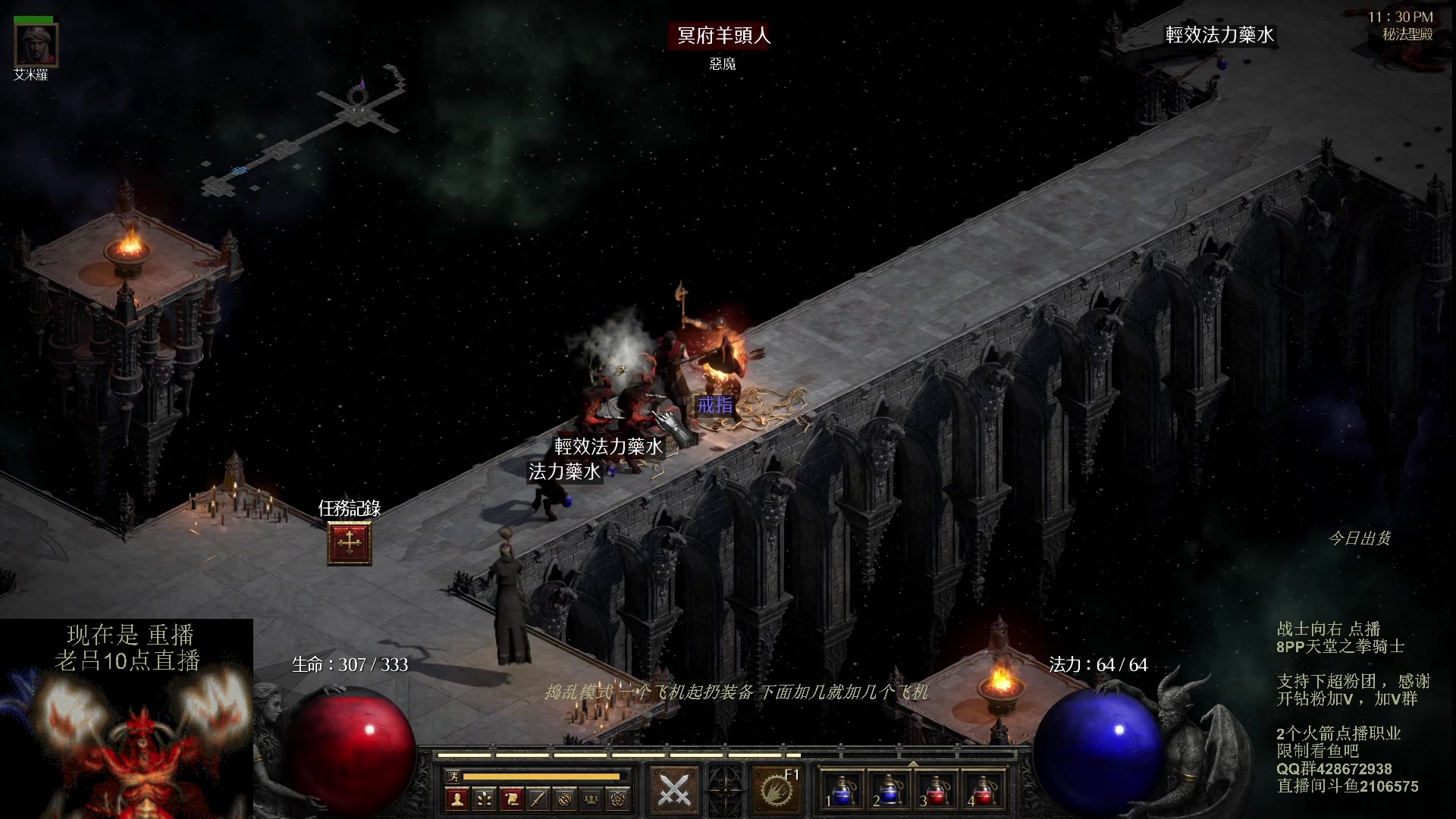The image size is (1456, 819).
Task: Use the mana potion in belt slot 1
Action: click(x=843, y=791)
